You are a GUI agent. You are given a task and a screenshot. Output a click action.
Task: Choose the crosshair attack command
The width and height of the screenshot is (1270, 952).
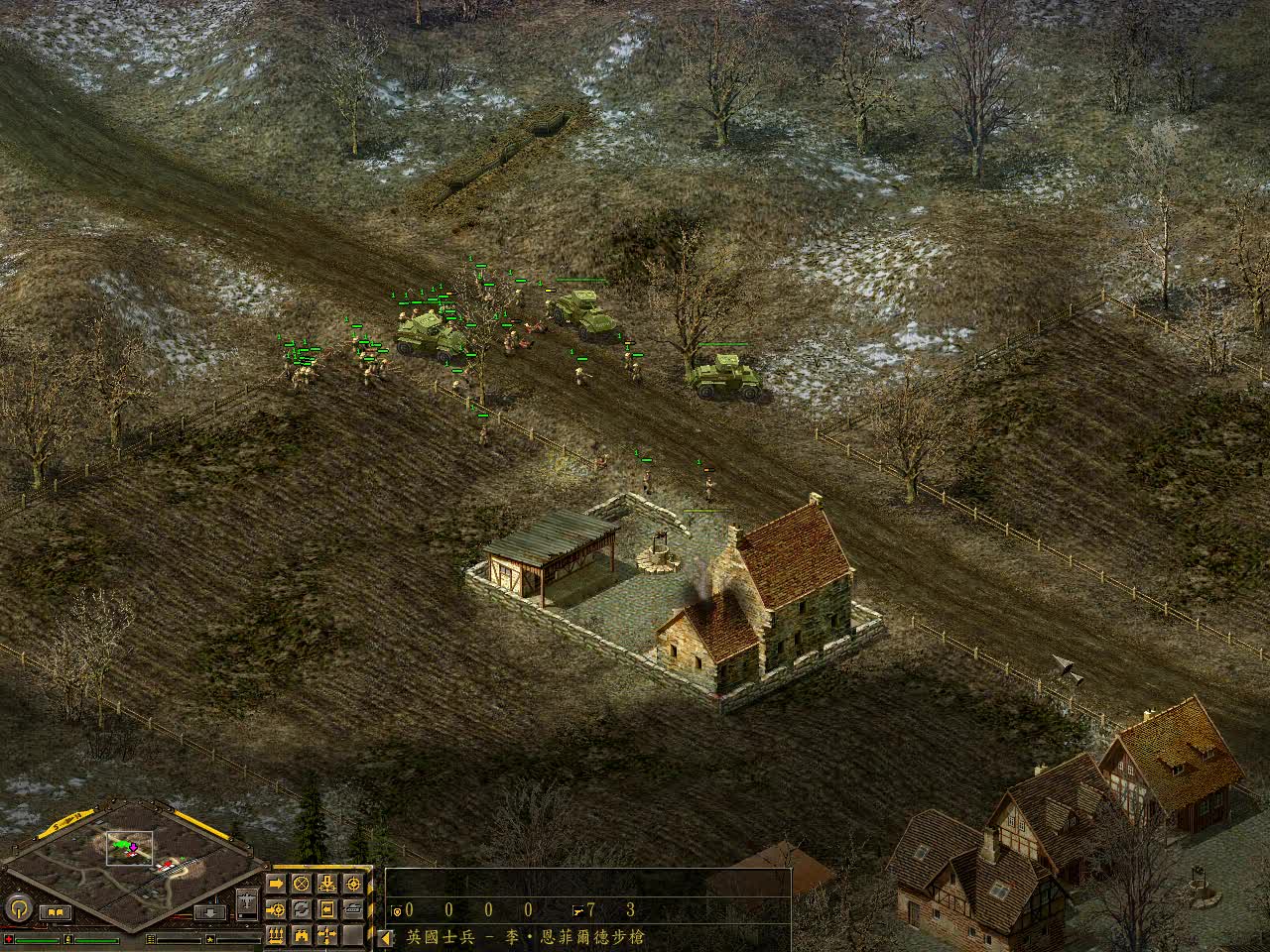point(353,883)
